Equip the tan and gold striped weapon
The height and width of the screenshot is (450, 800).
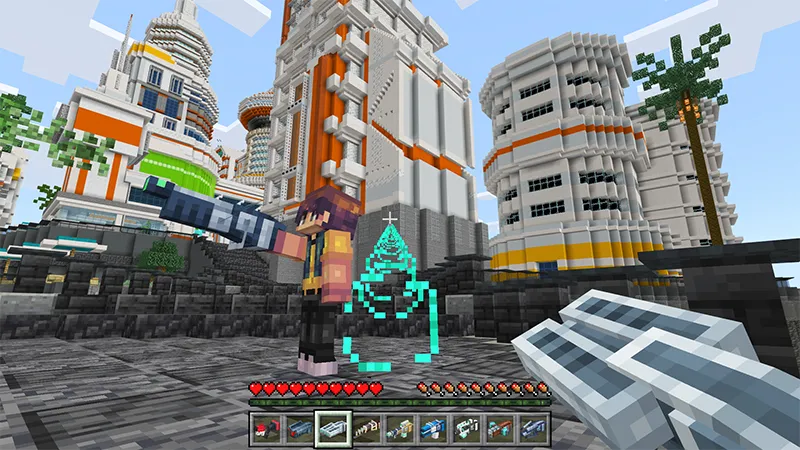tap(366, 429)
